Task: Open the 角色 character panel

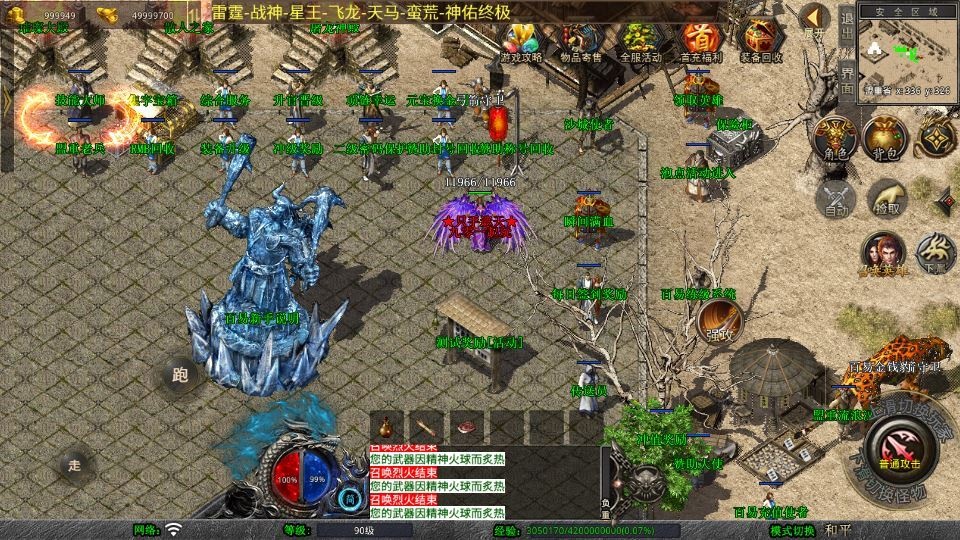Action: (x=832, y=138)
